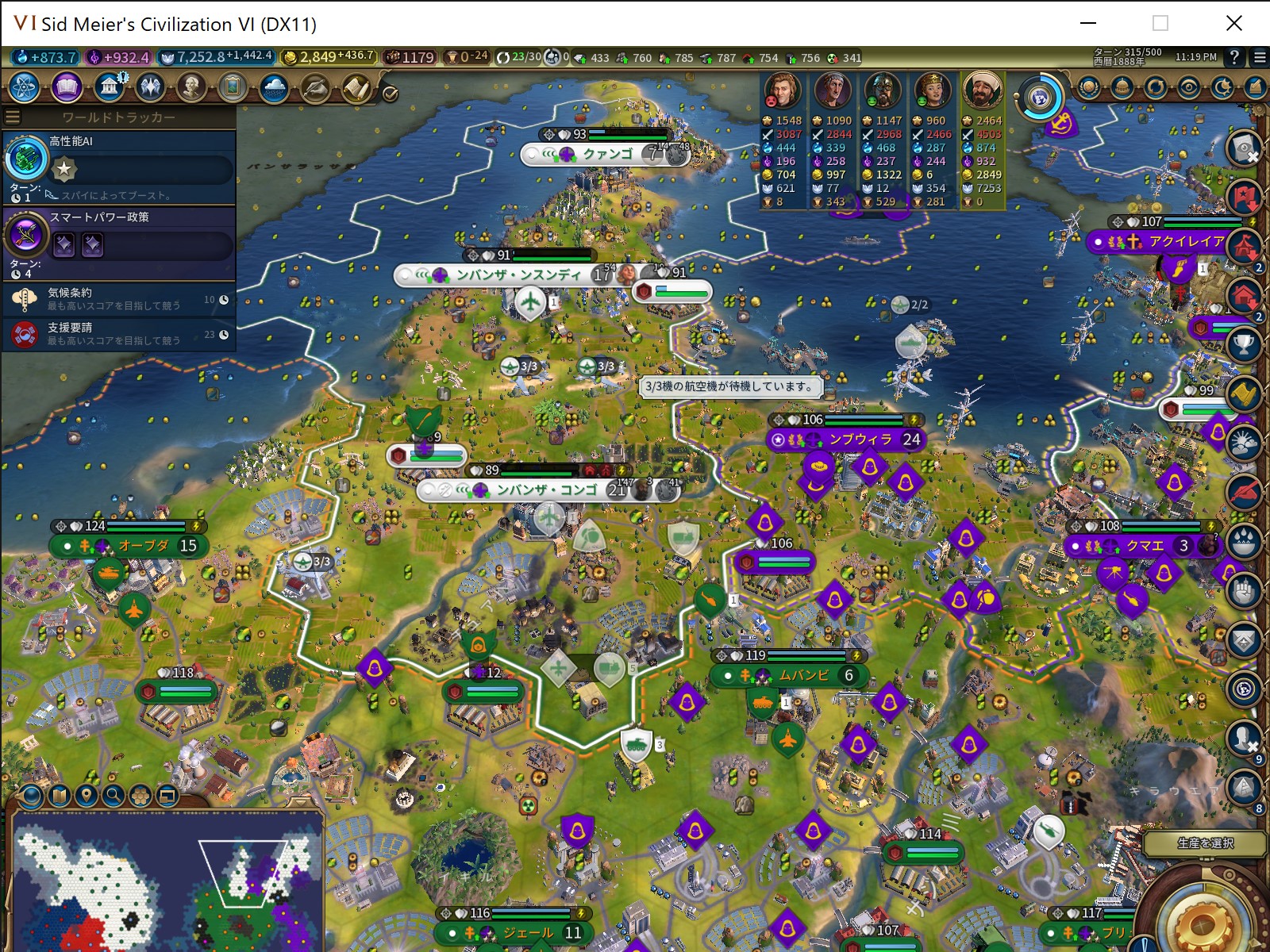1270x952 pixels.
Task: Open the map search magnifying glass
Action: 113,795
